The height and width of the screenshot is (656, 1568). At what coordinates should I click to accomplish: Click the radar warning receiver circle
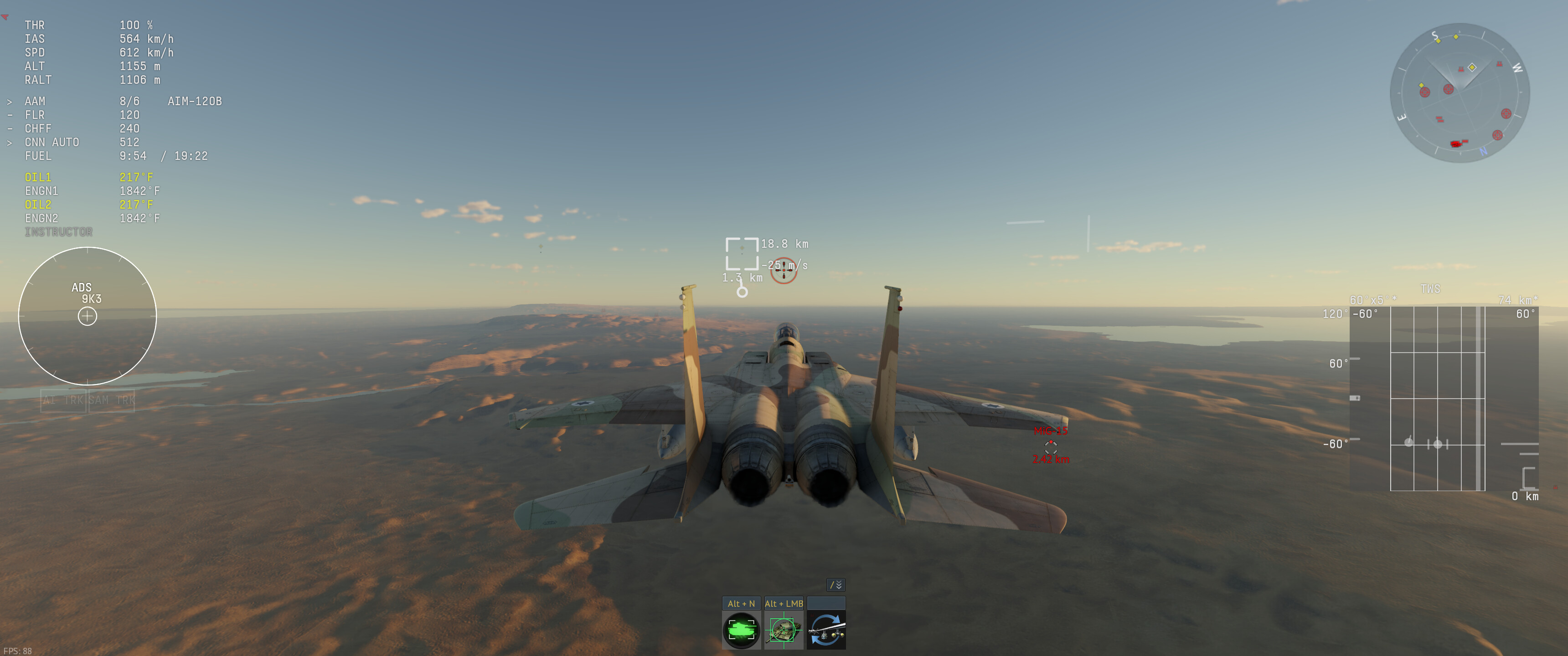[x=88, y=316]
